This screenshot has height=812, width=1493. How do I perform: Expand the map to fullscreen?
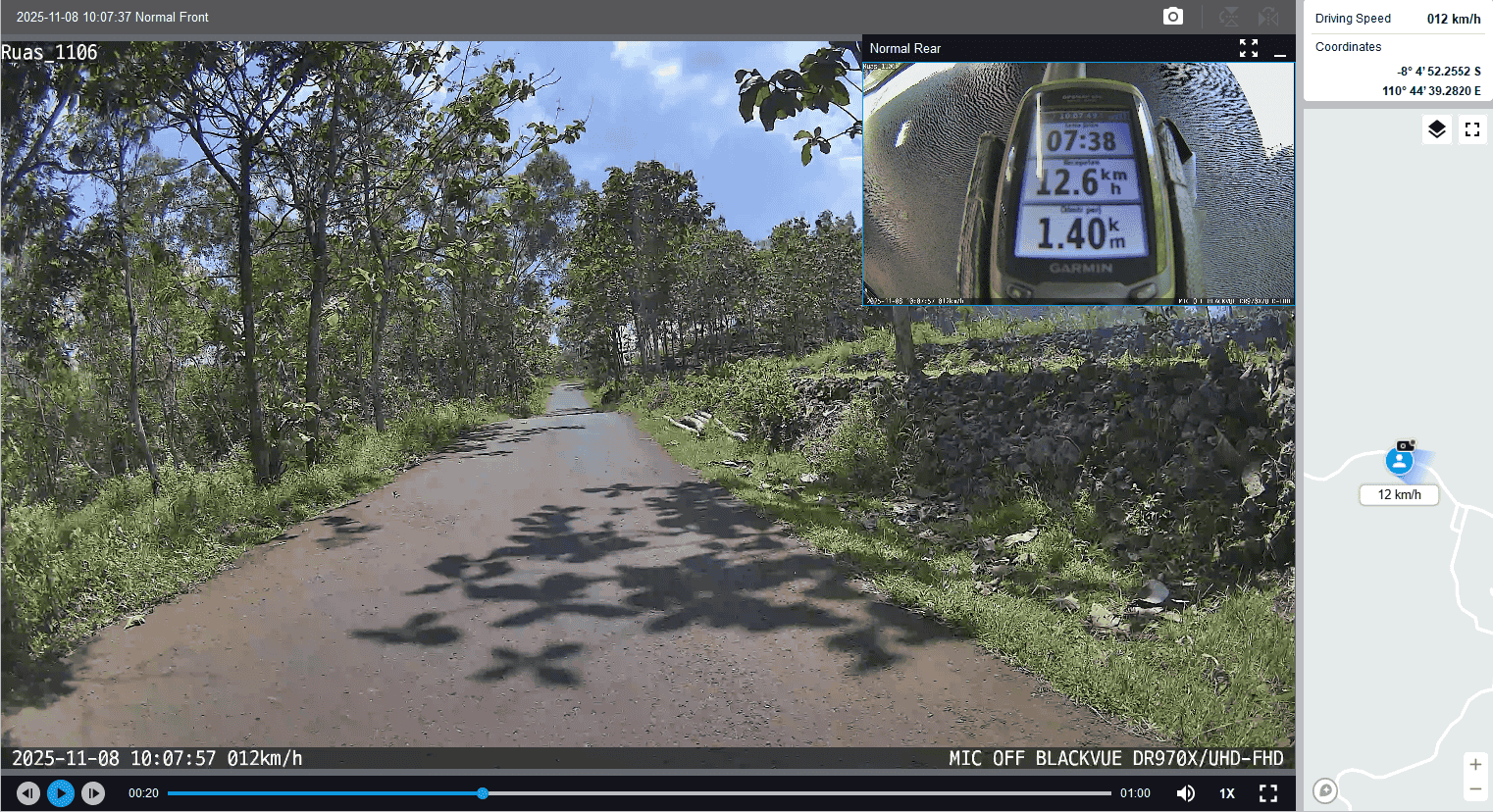click(x=1472, y=129)
